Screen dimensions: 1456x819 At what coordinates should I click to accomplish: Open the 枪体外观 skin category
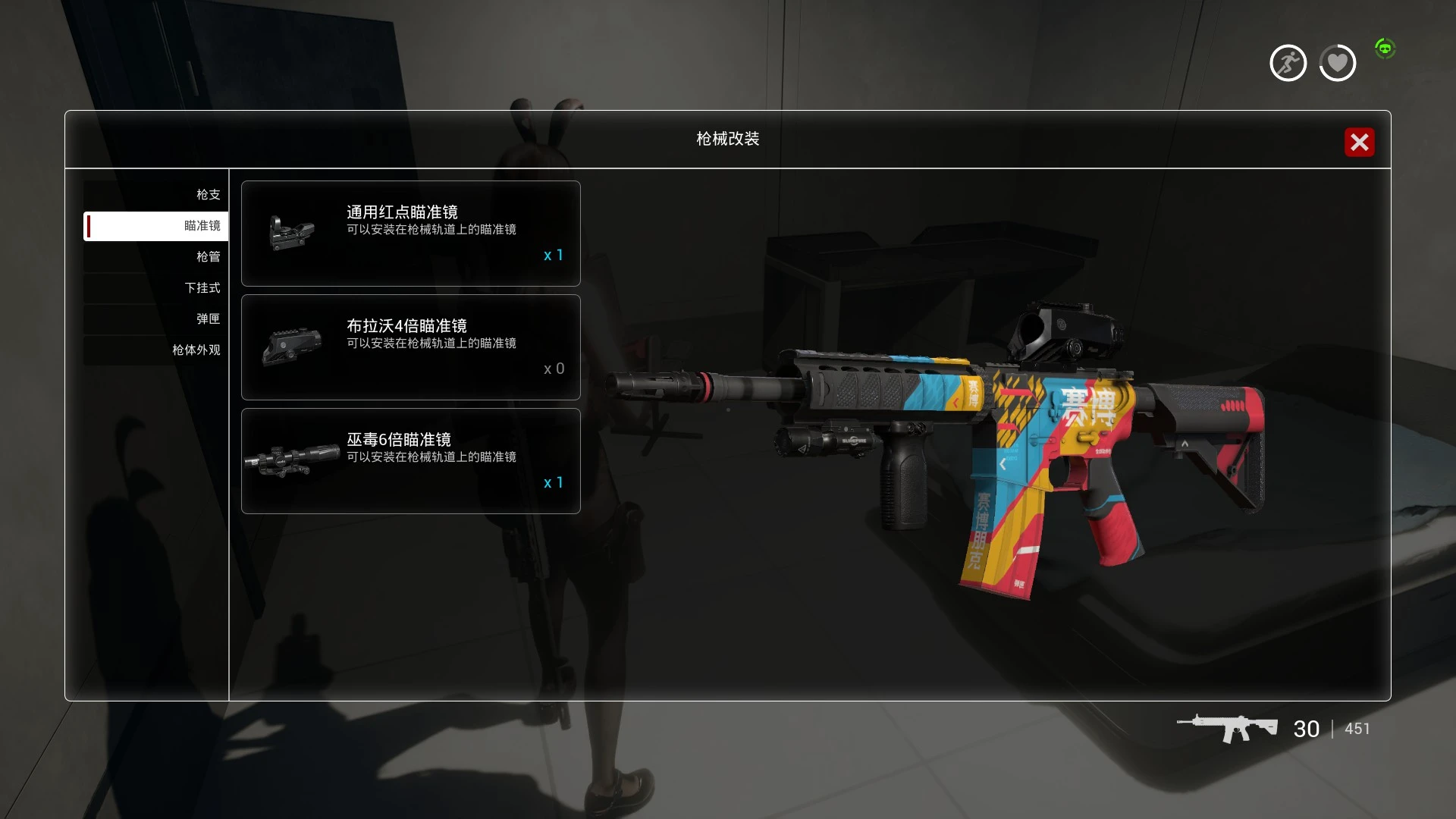pos(156,350)
